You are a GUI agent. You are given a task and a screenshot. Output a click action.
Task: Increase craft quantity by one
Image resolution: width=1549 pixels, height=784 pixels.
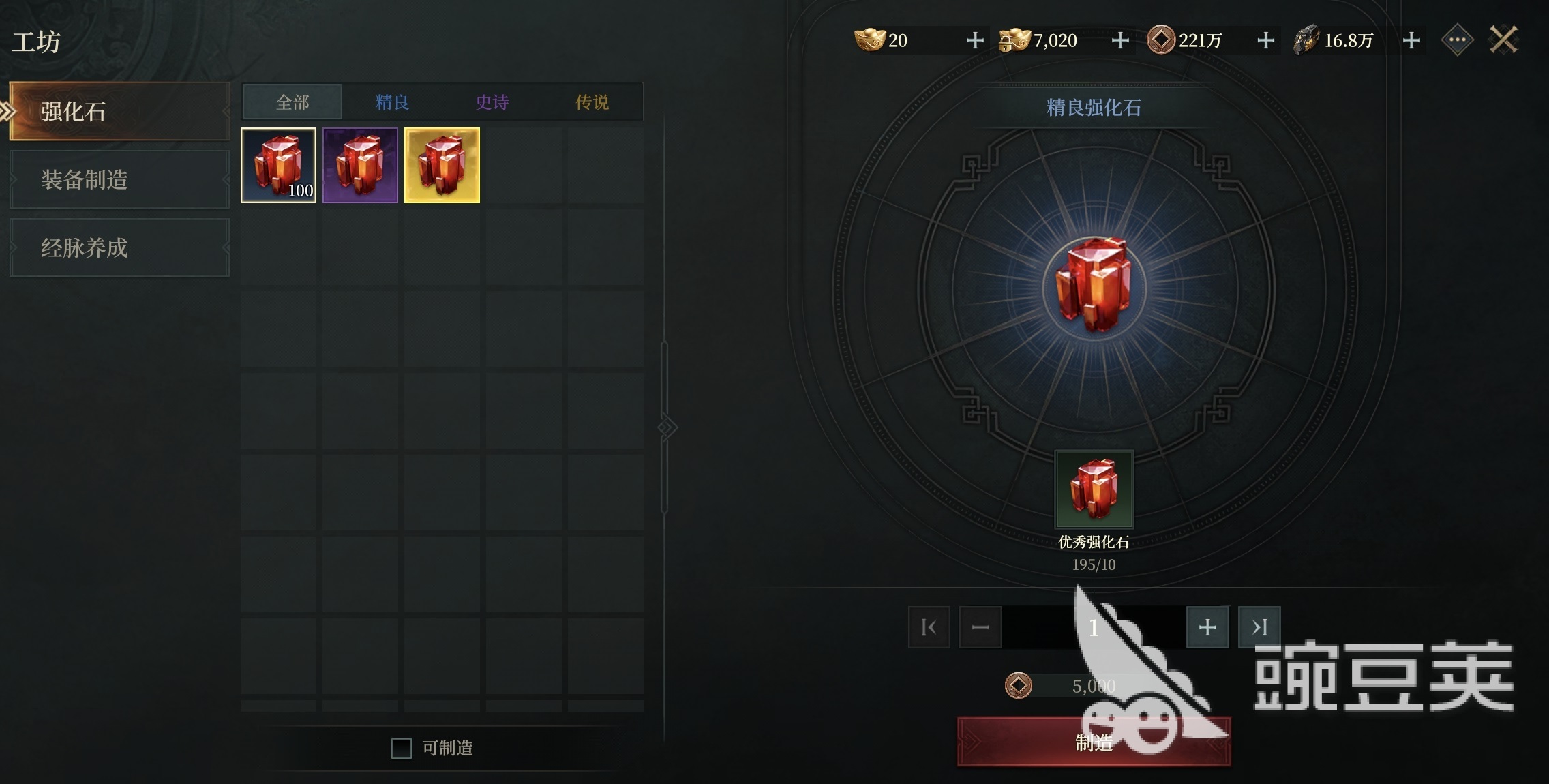[1207, 627]
